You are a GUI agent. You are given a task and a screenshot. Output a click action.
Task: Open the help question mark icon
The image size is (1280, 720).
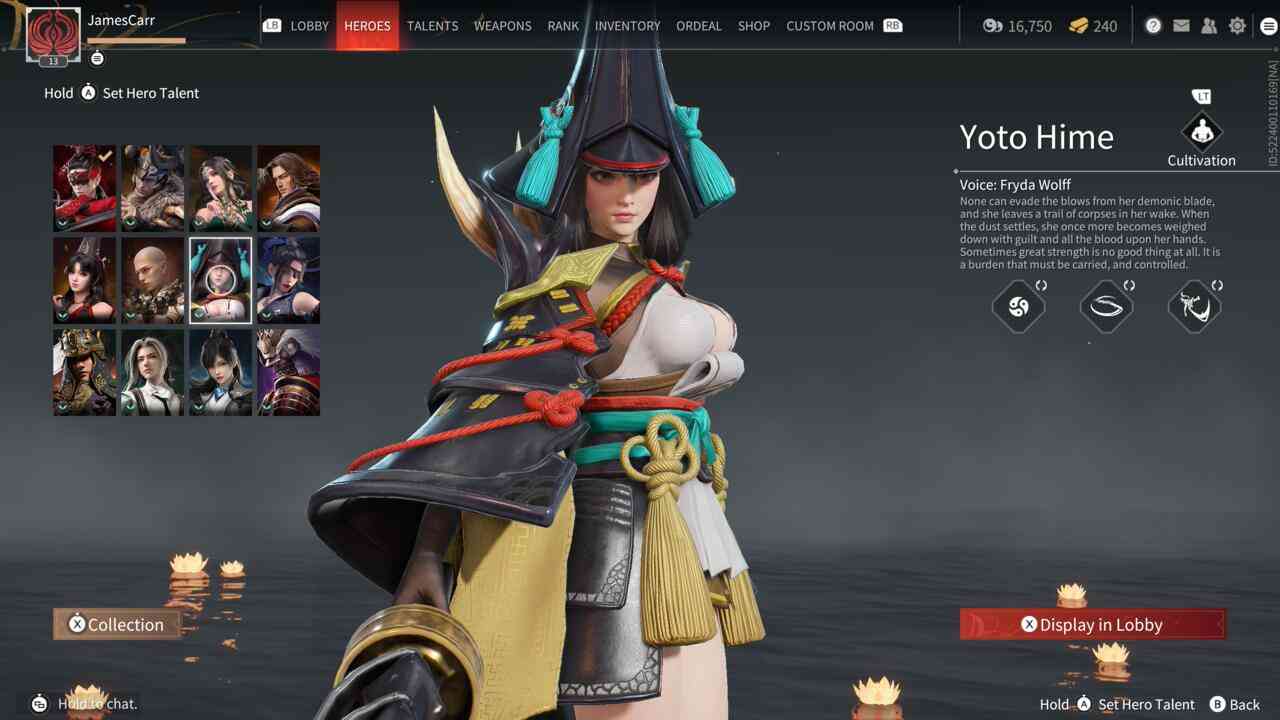pos(1153,26)
